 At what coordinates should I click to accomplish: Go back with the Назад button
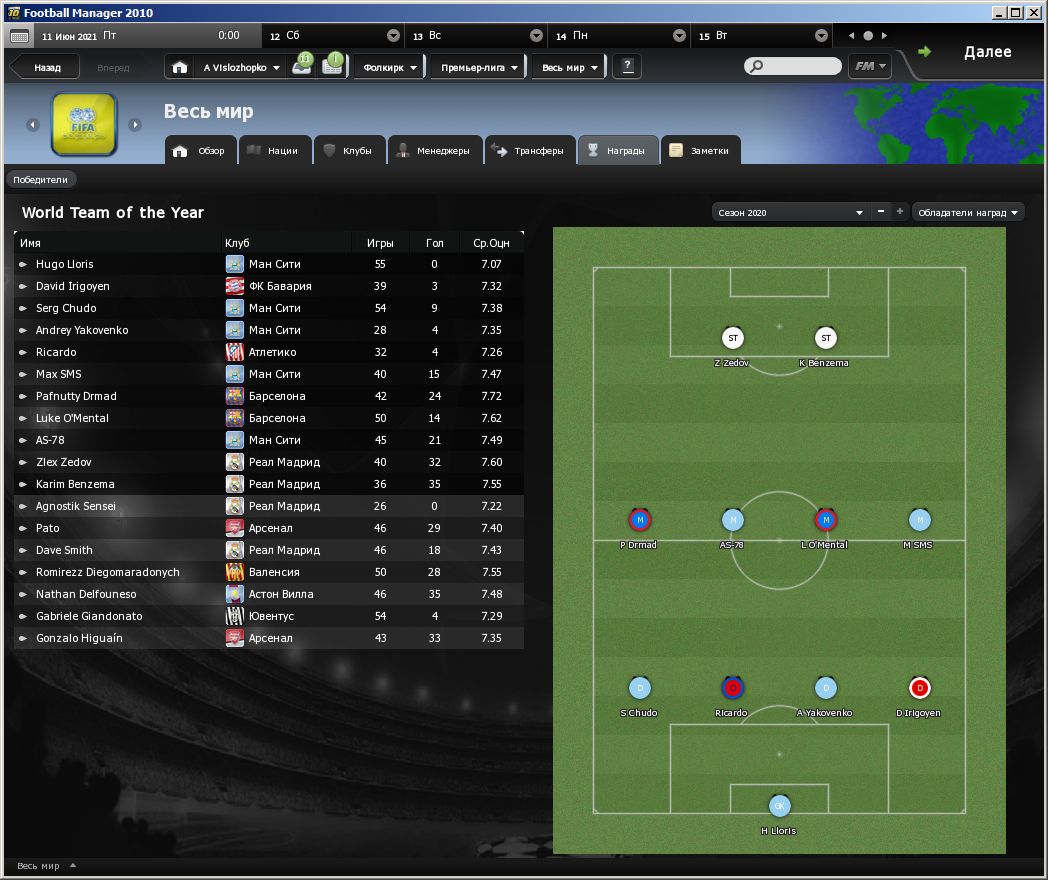(x=46, y=68)
